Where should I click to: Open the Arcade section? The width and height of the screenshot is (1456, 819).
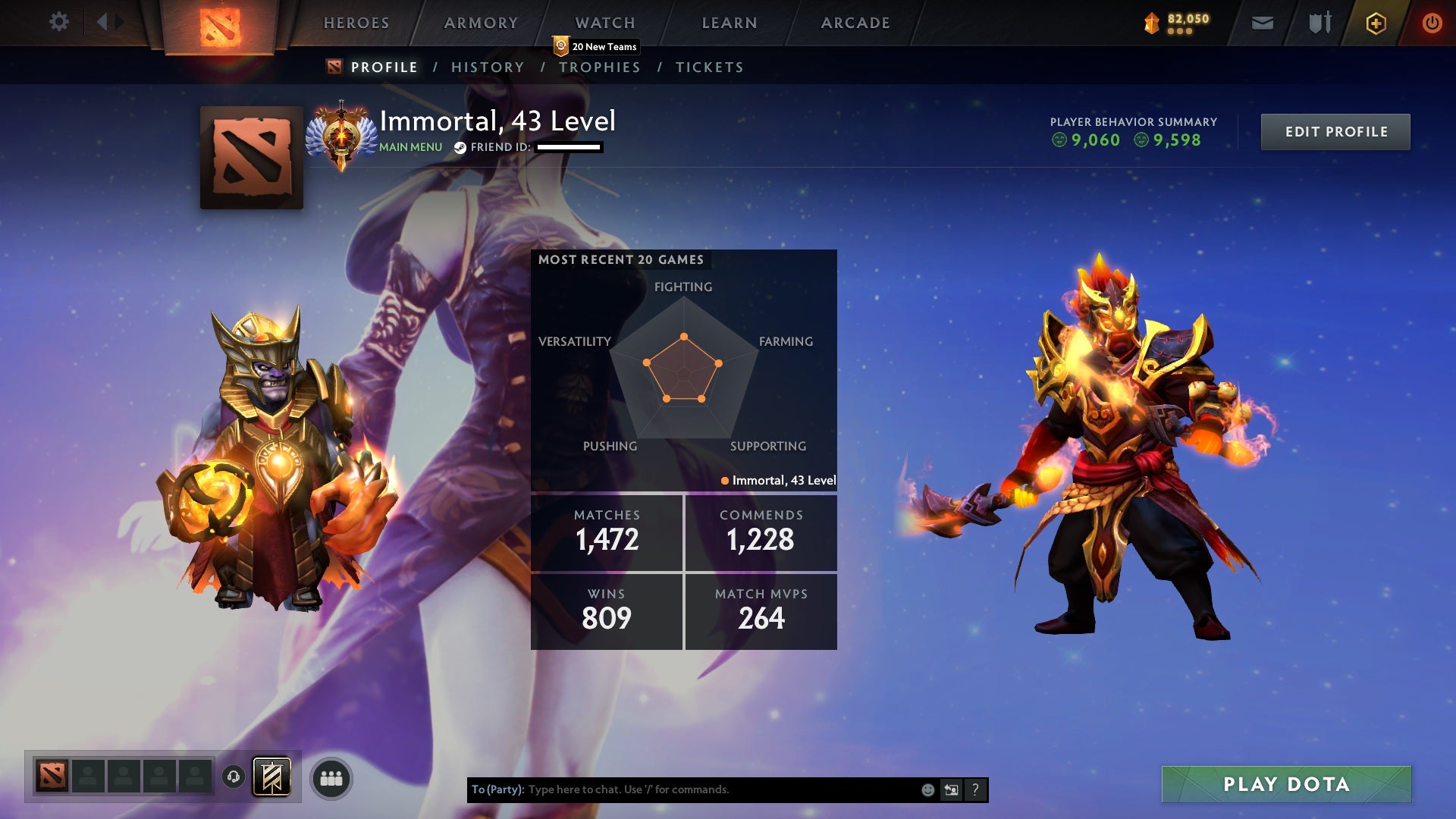click(x=855, y=23)
